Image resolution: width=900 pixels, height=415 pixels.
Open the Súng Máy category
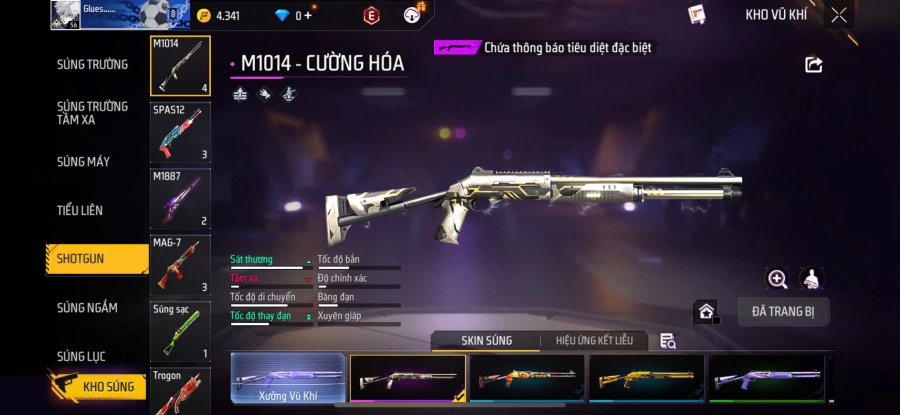(83, 162)
